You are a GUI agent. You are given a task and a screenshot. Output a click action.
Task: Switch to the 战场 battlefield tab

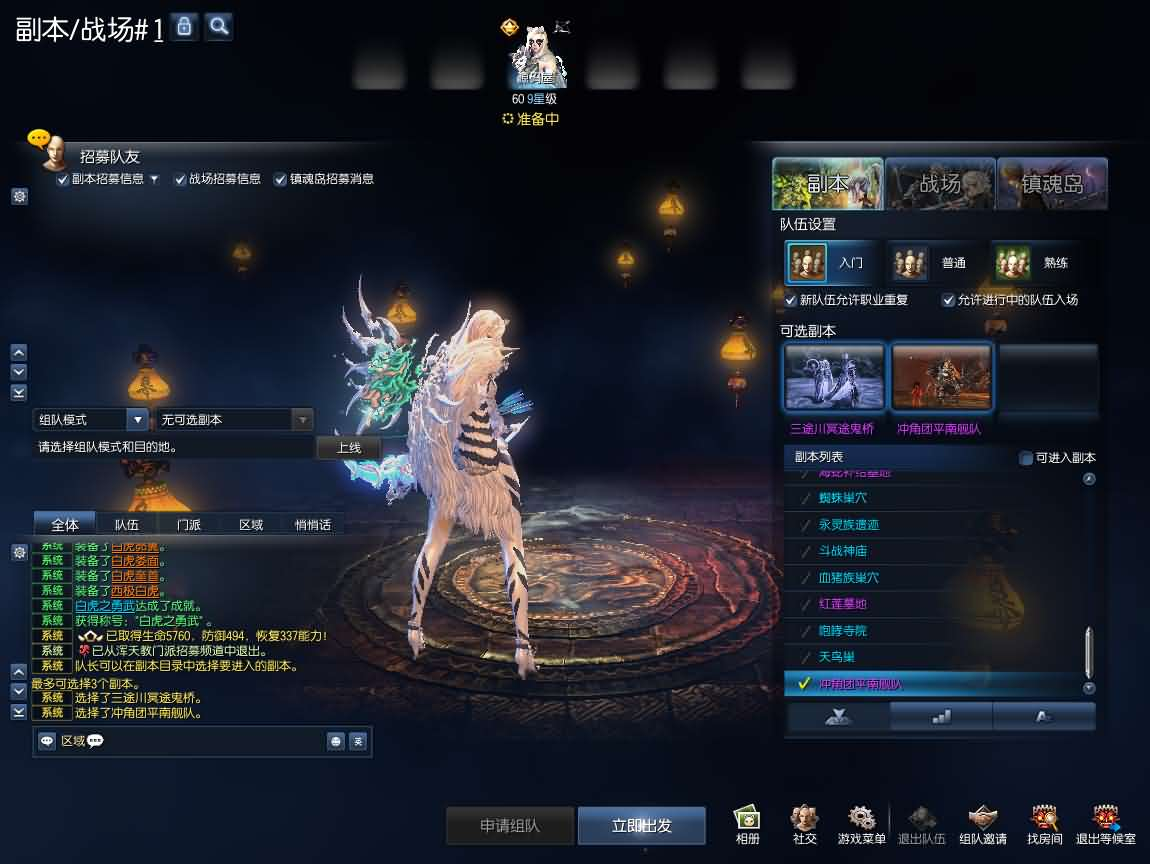click(940, 183)
